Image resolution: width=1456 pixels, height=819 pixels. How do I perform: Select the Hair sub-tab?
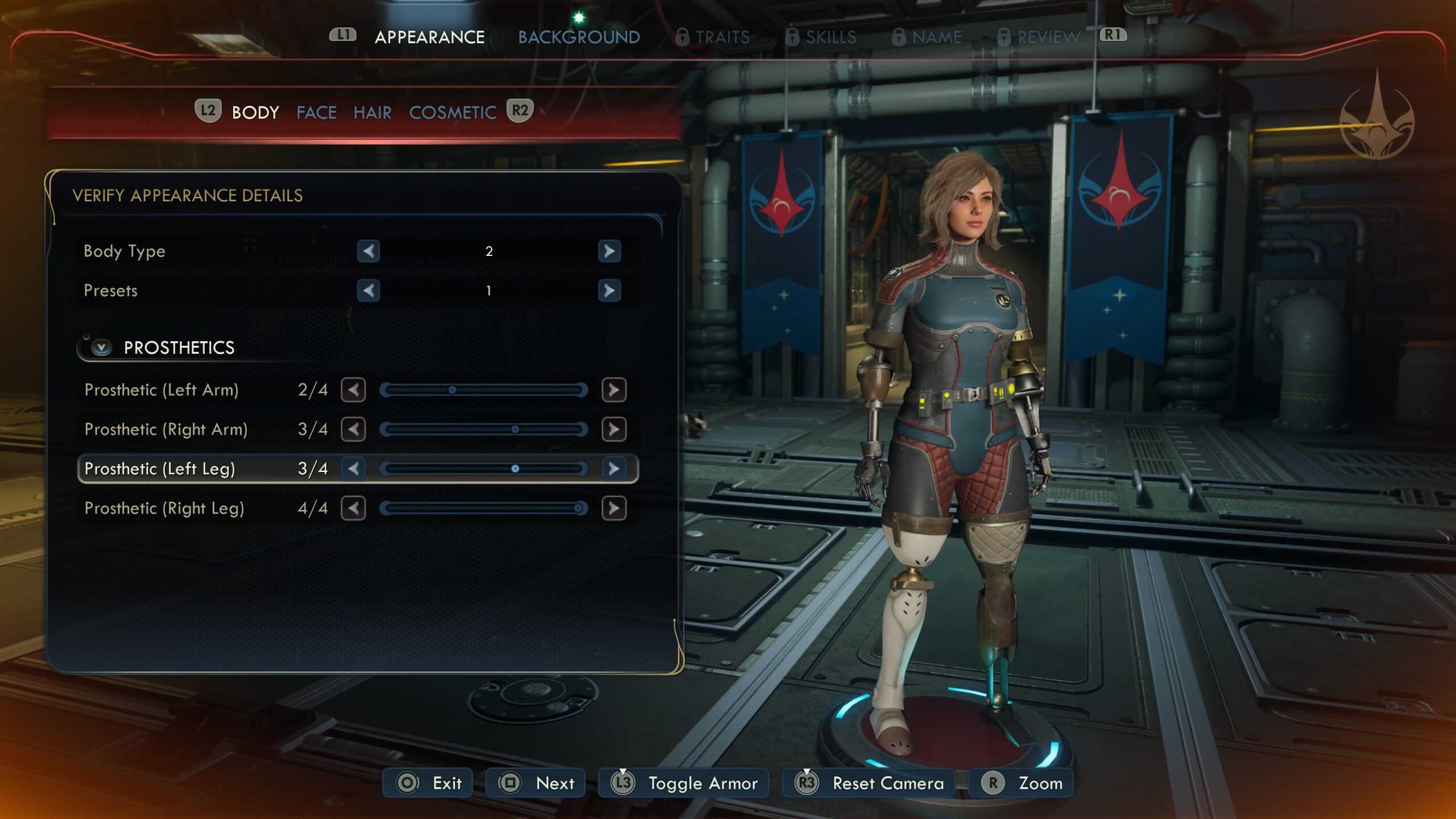[x=372, y=113]
